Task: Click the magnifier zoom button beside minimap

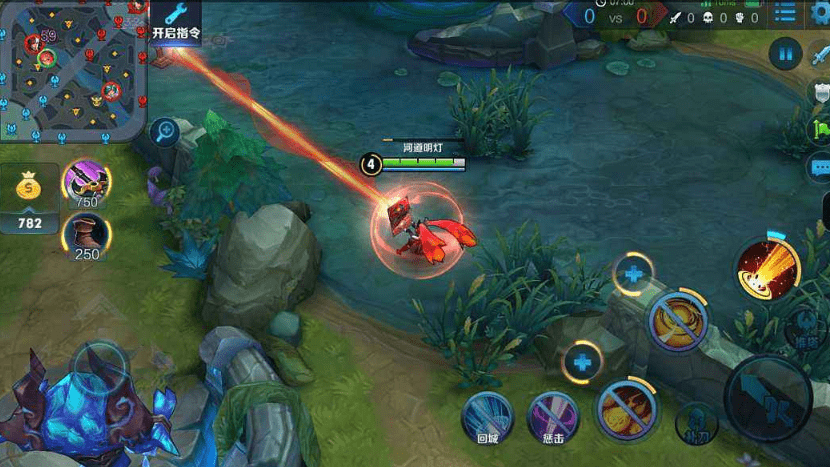Action: click(x=164, y=131)
